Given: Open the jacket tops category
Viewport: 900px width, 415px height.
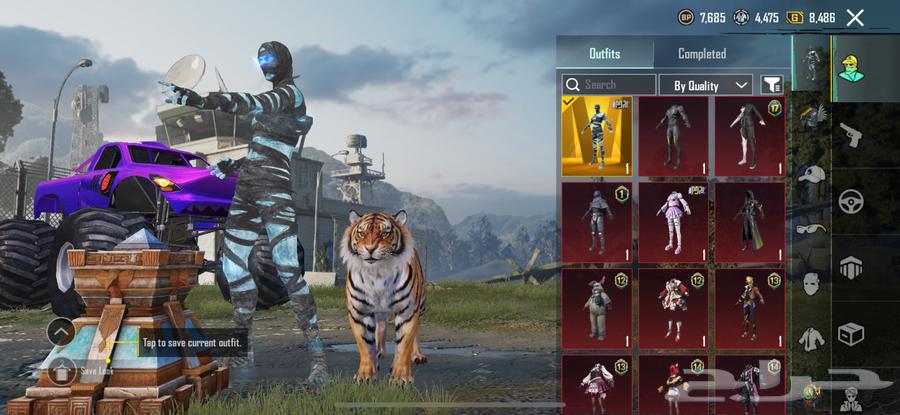Looking at the screenshot, I should [x=810, y=338].
